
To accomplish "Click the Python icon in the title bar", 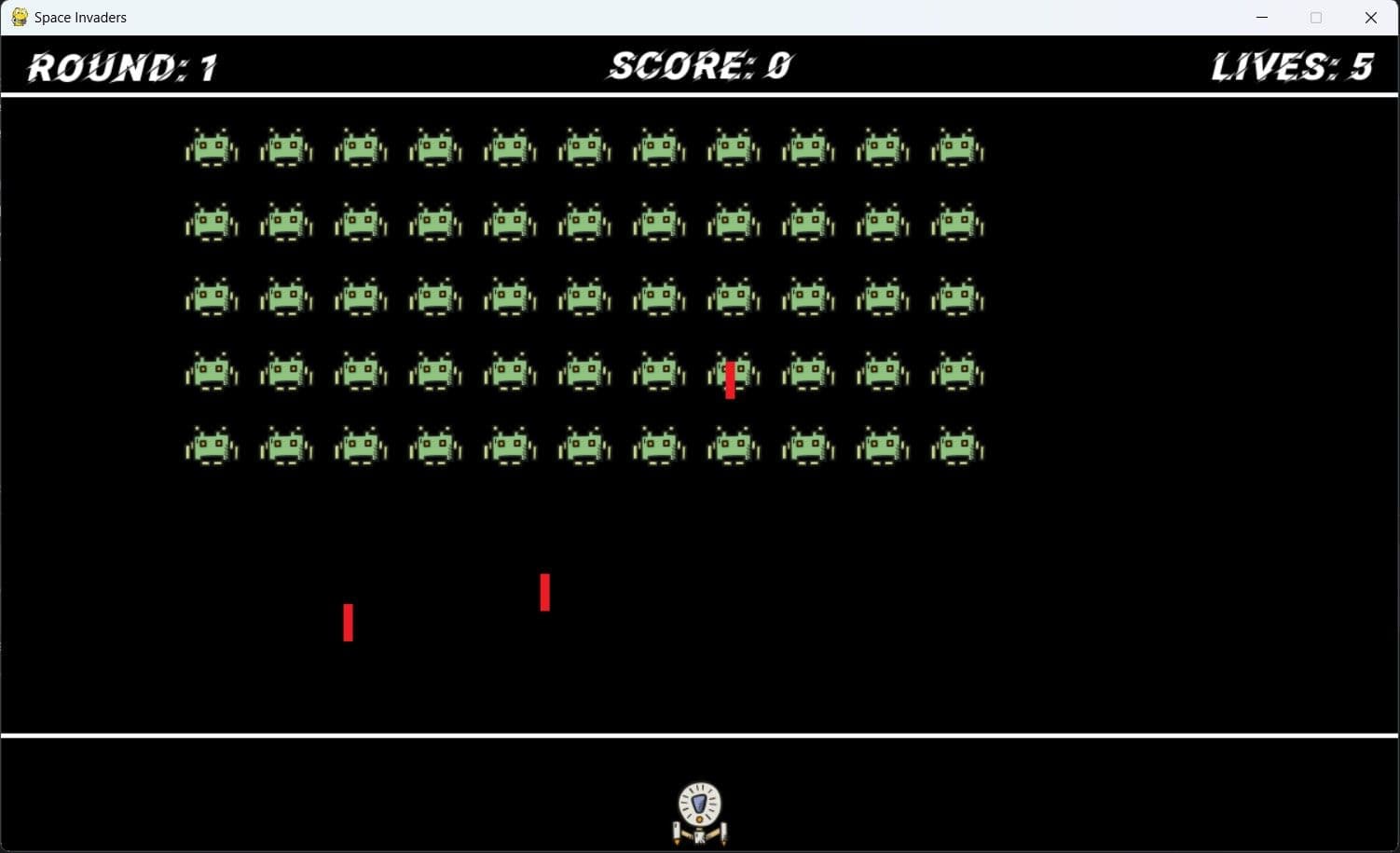I will pos(19,17).
